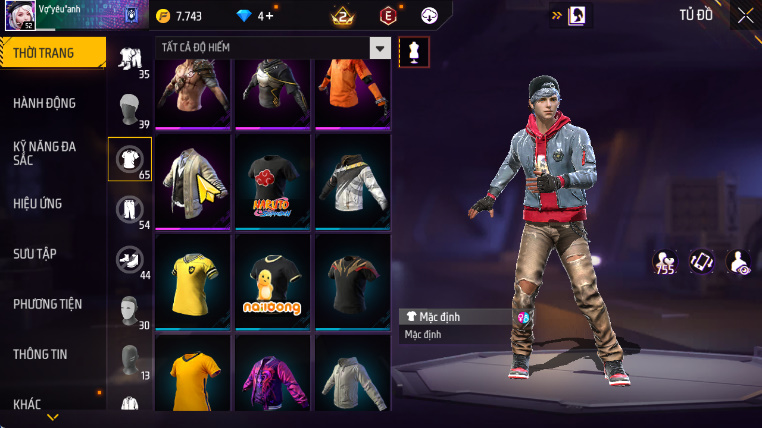The image size is (762, 428).
Task: Select the Hiệu Ứng tab
Action: pos(40,203)
